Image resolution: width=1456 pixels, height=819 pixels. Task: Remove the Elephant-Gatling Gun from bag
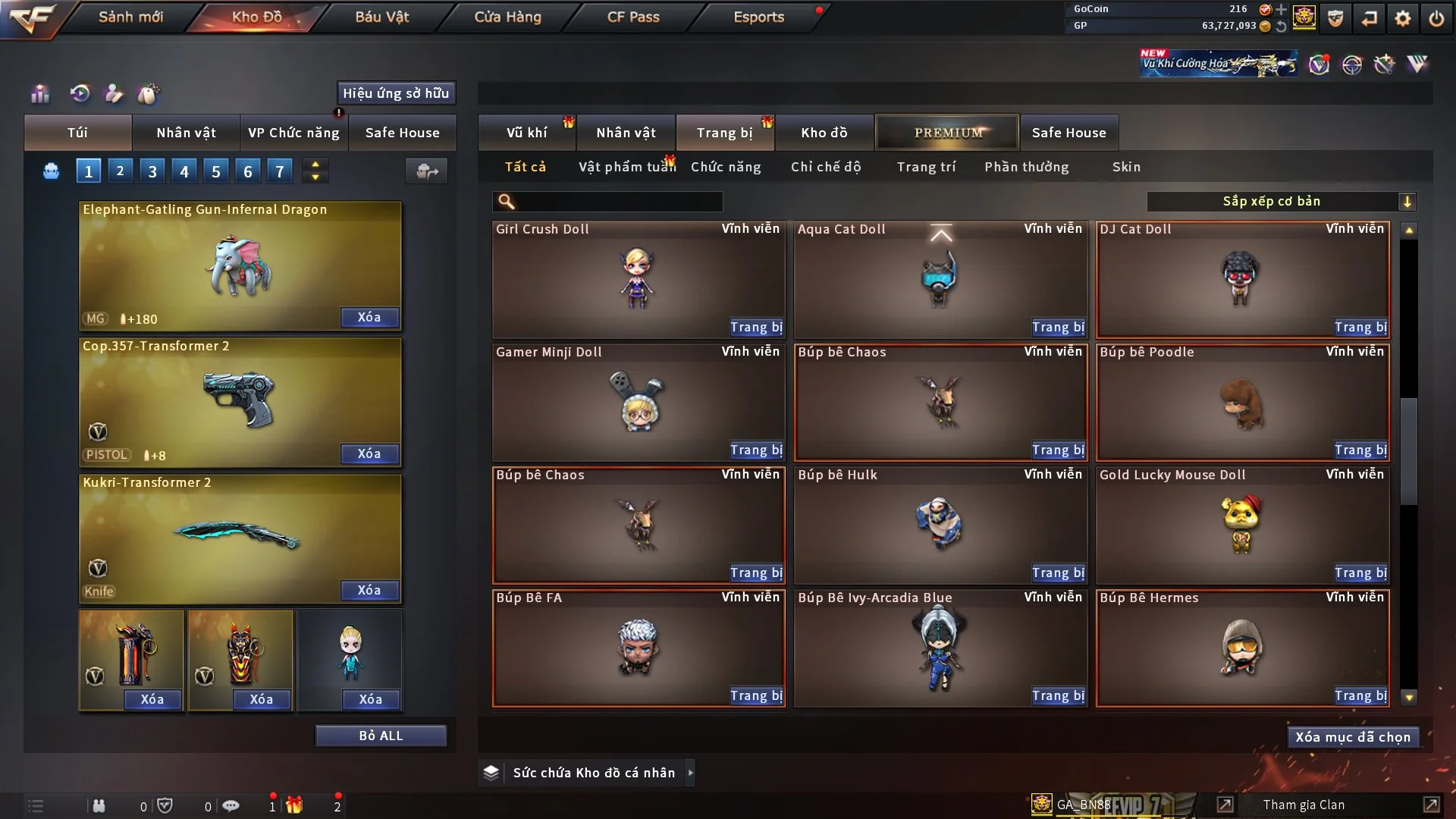(x=369, y=318)
